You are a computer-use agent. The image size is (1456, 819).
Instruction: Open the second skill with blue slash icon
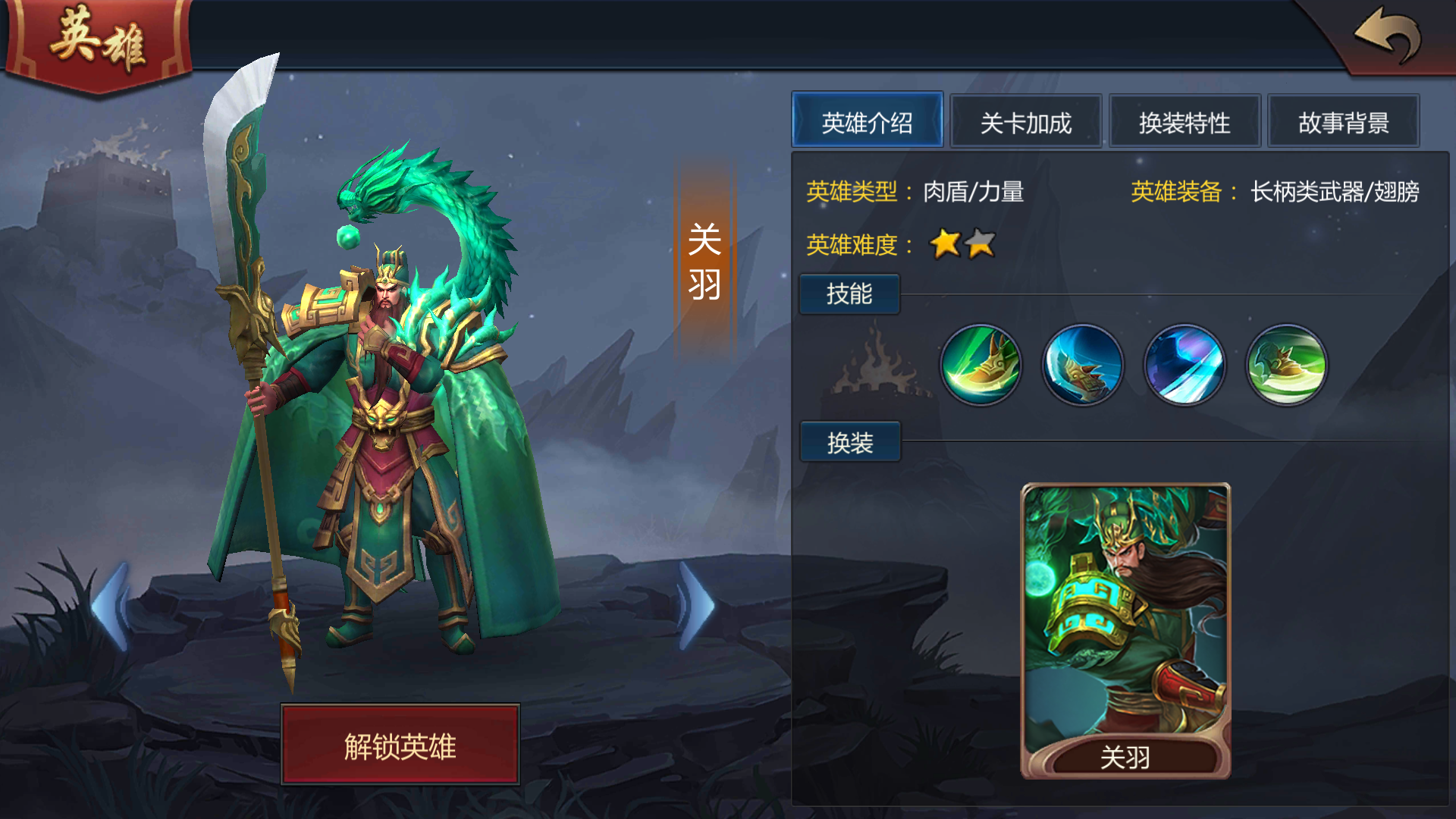pyautogui.click(x=1083, y=365)
